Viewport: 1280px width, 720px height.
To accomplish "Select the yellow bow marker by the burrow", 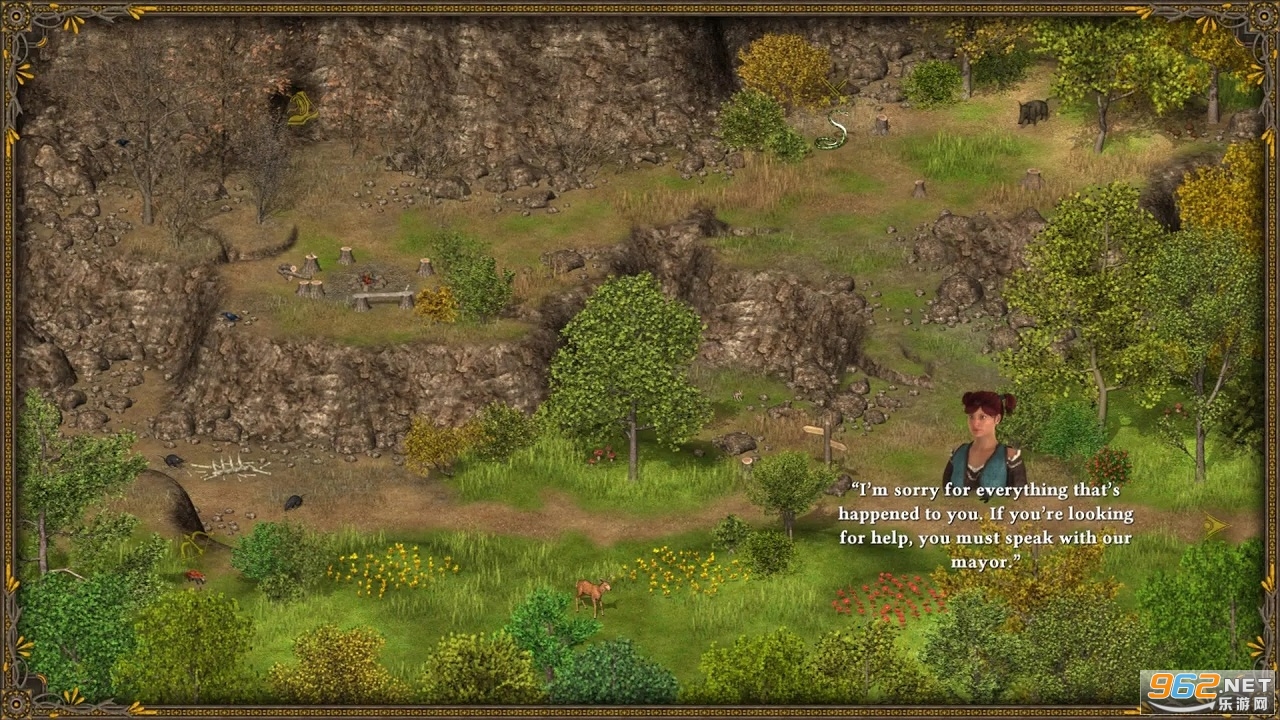I will (194, 543).
